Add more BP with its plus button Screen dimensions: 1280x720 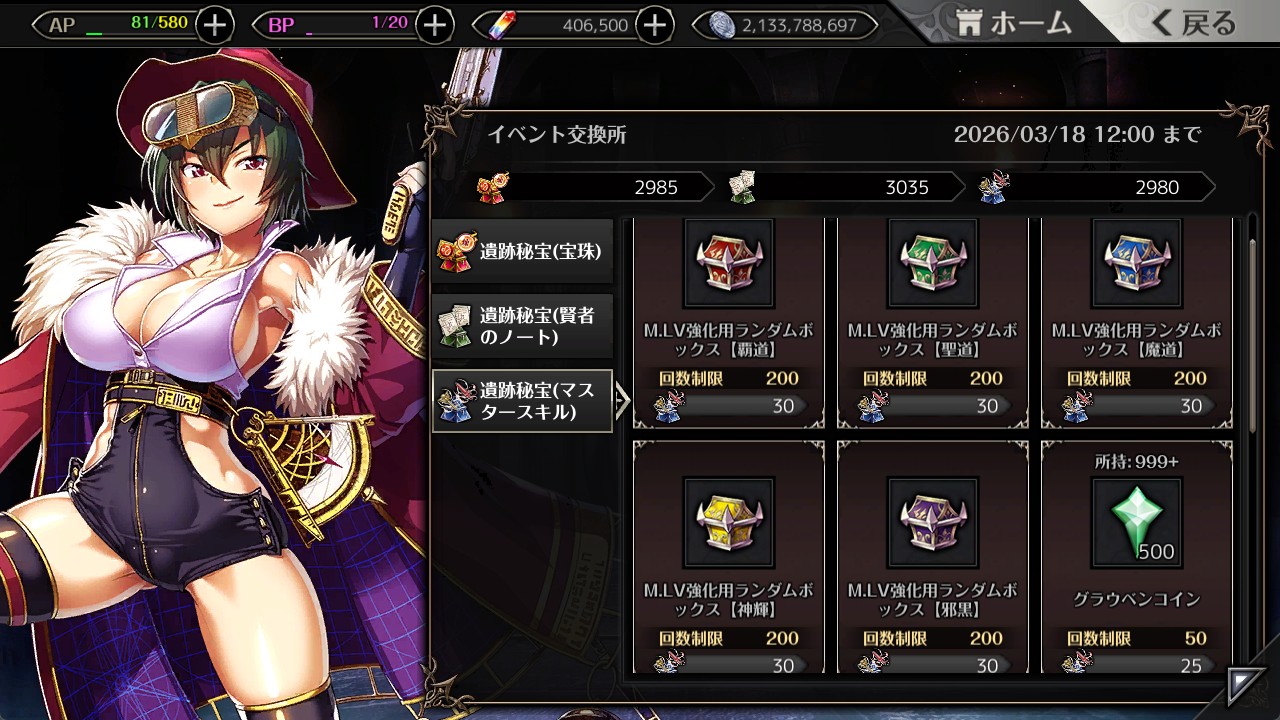[x=434, y=25]
